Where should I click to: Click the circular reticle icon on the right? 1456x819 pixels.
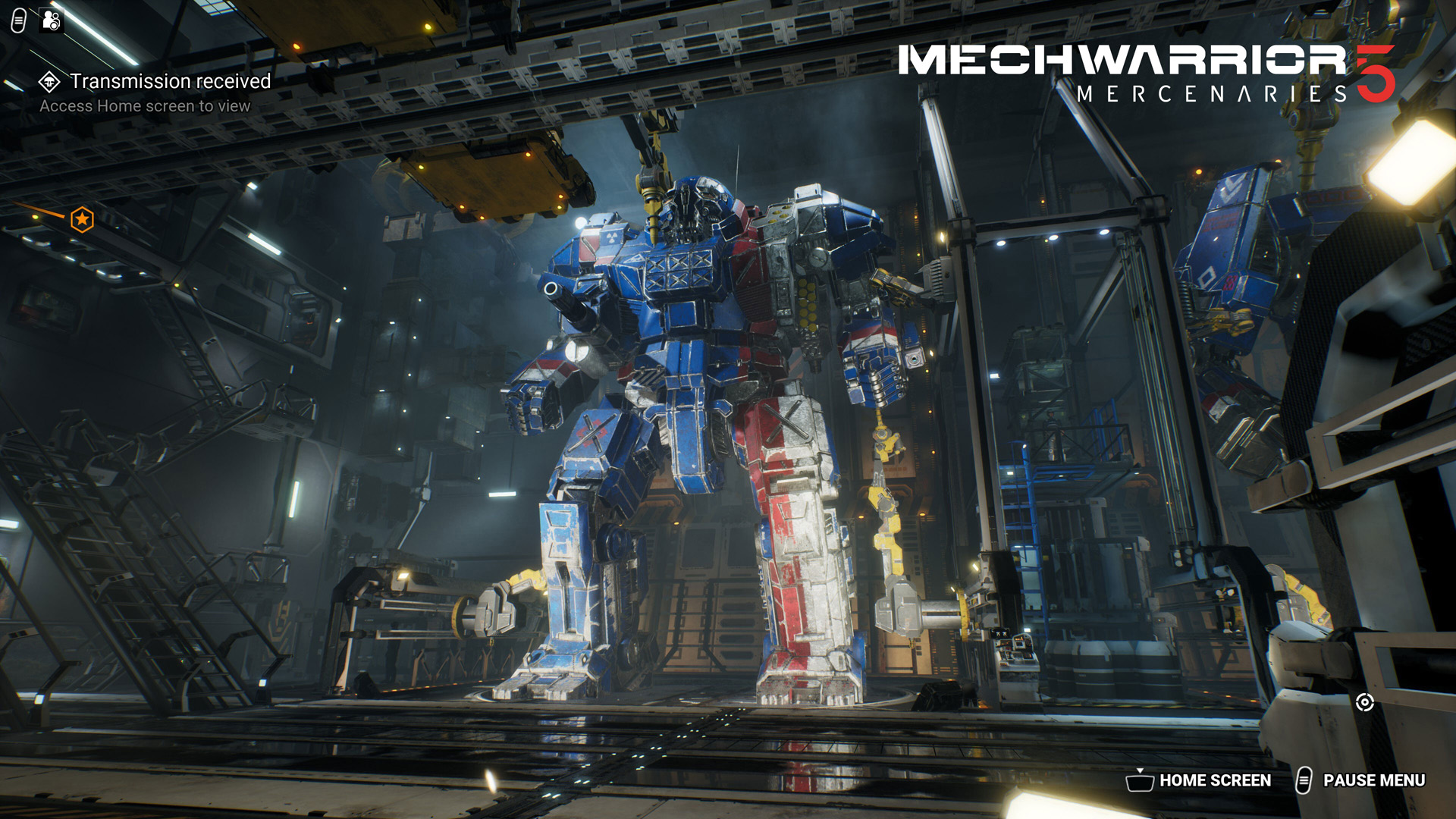click(1367, 704)
